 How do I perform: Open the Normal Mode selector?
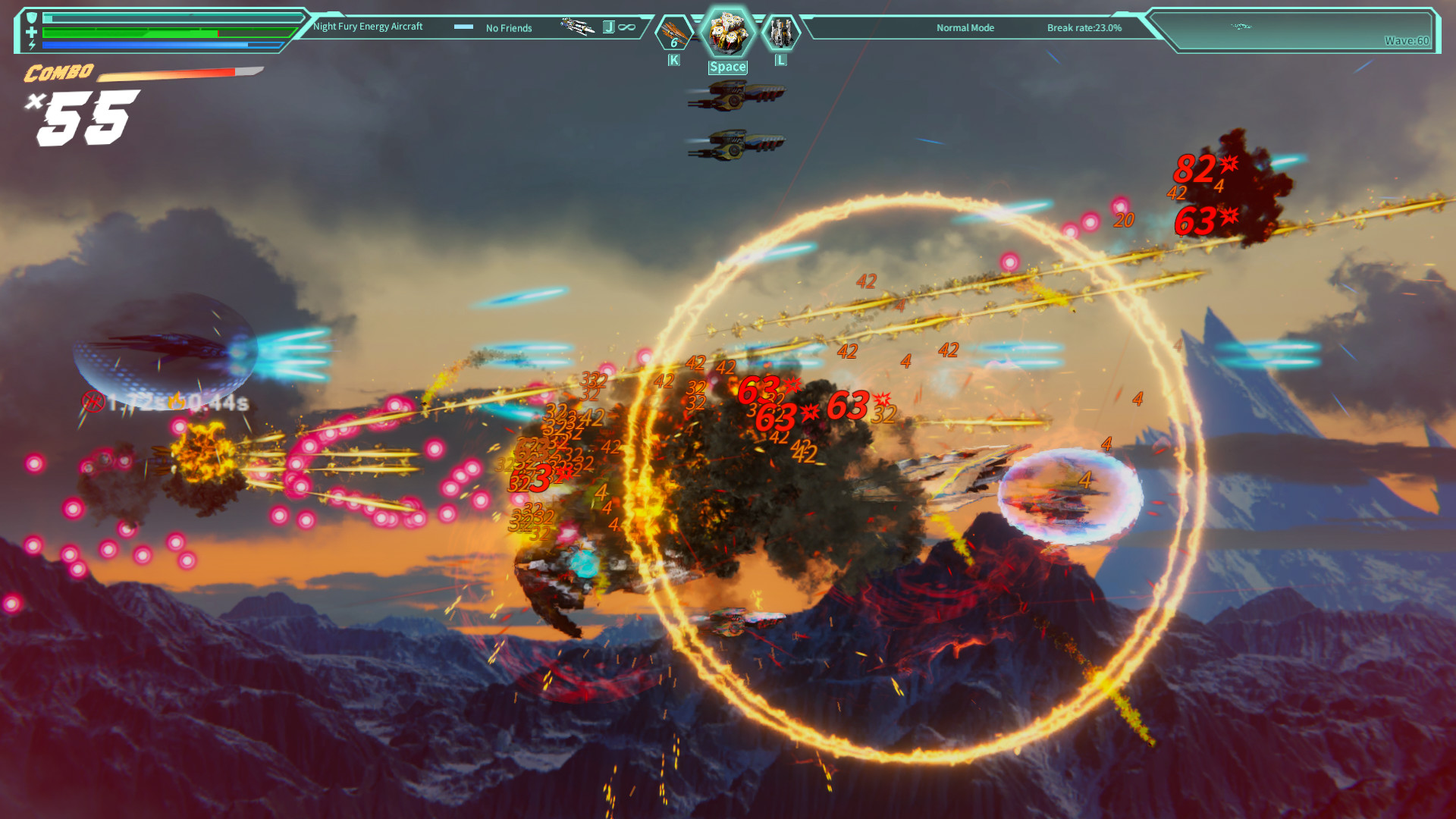(x=965, y=27)
